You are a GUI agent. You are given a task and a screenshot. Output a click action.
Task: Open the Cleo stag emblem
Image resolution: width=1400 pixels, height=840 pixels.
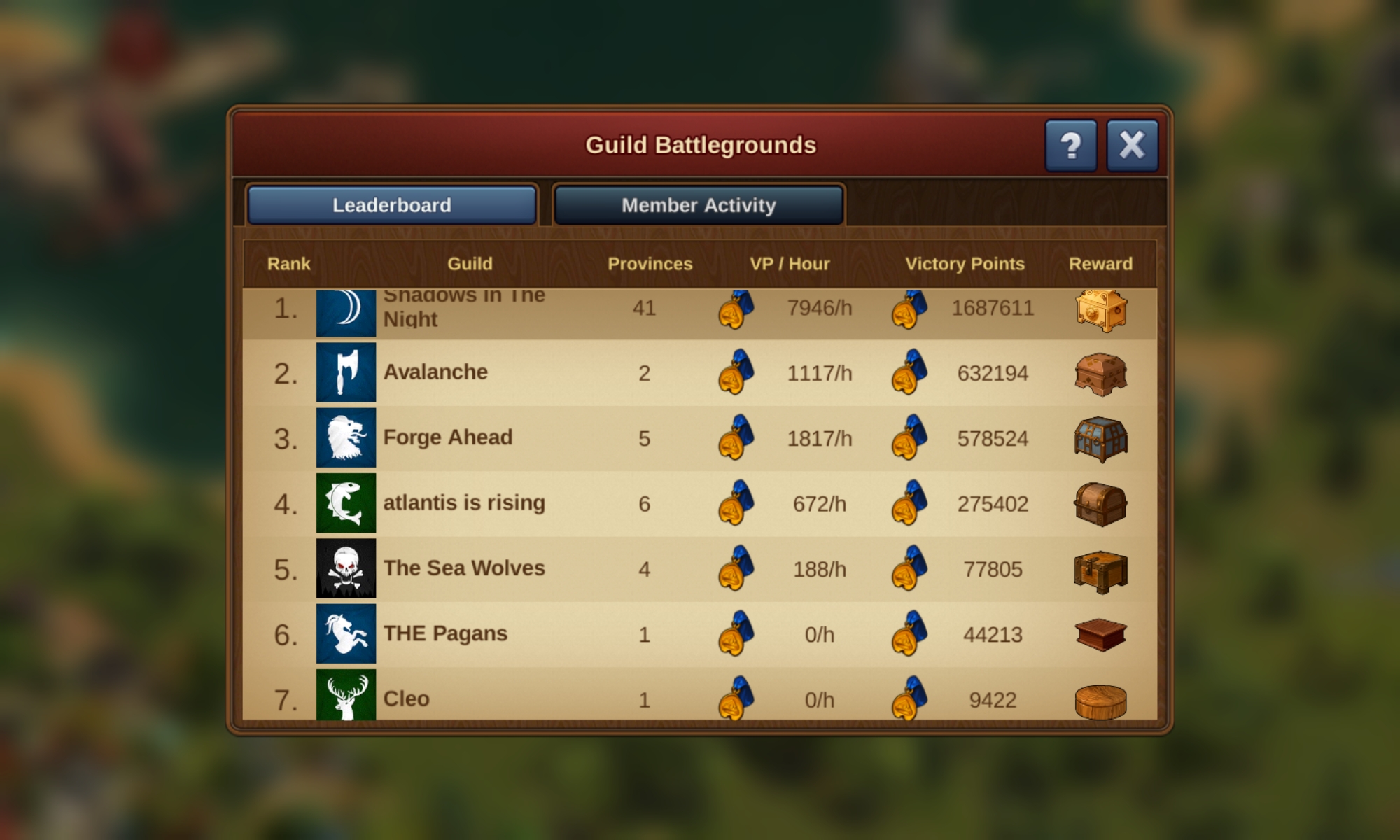pyautogui.click(x=346, y=695)
